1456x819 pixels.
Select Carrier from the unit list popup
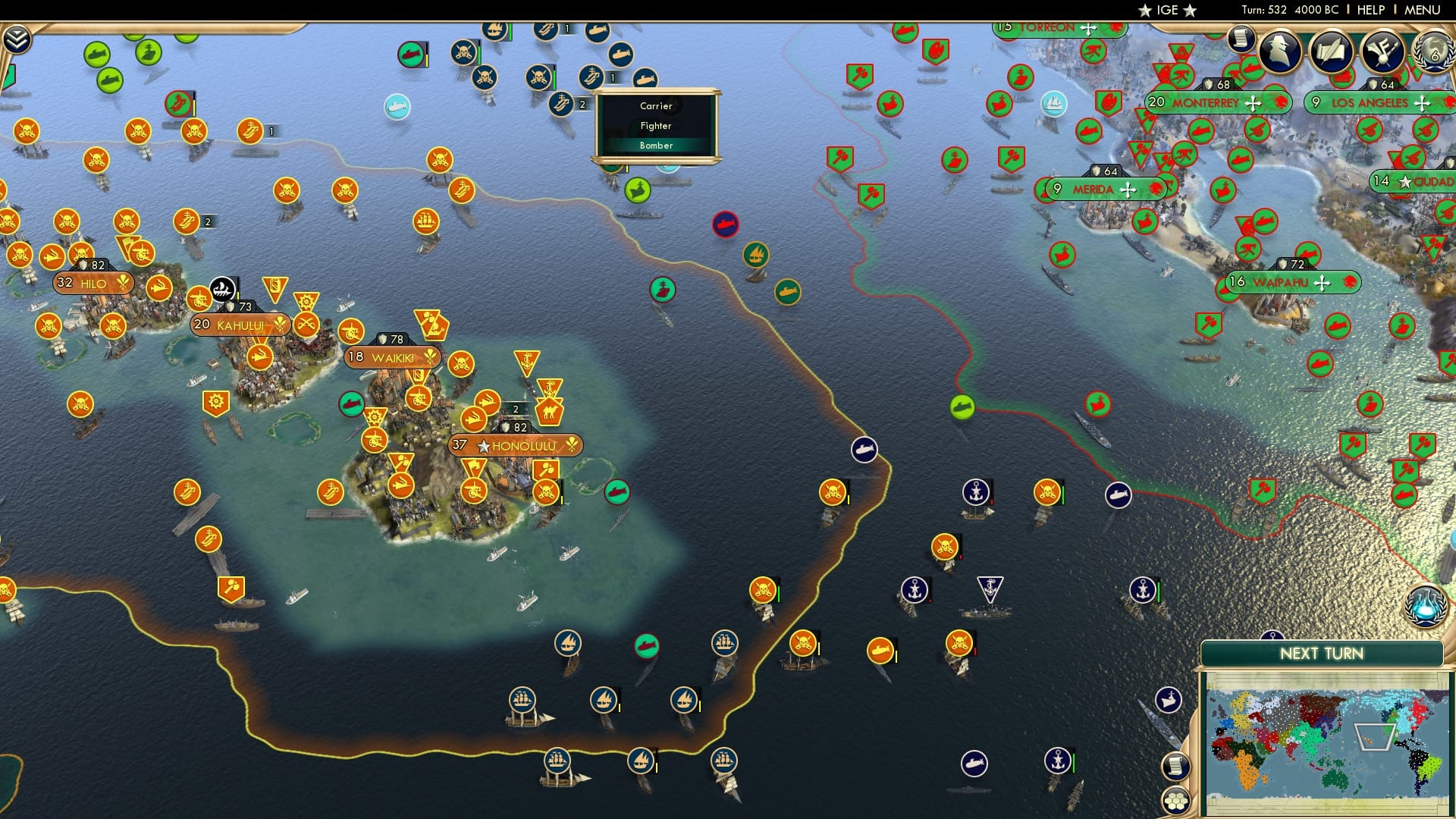[x=655, y=106]
